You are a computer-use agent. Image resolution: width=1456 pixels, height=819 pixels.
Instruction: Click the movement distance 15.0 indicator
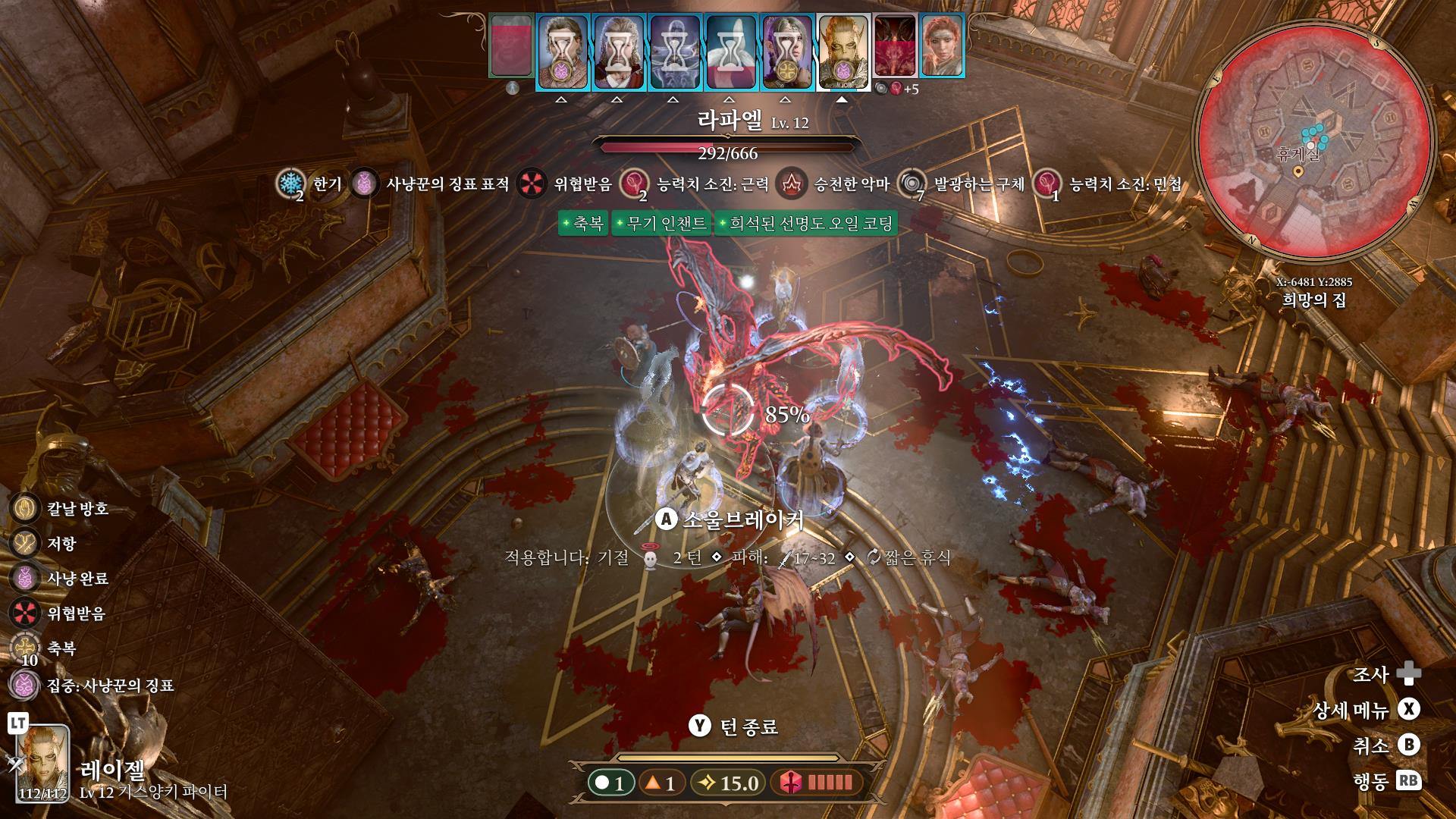point(728,783)
